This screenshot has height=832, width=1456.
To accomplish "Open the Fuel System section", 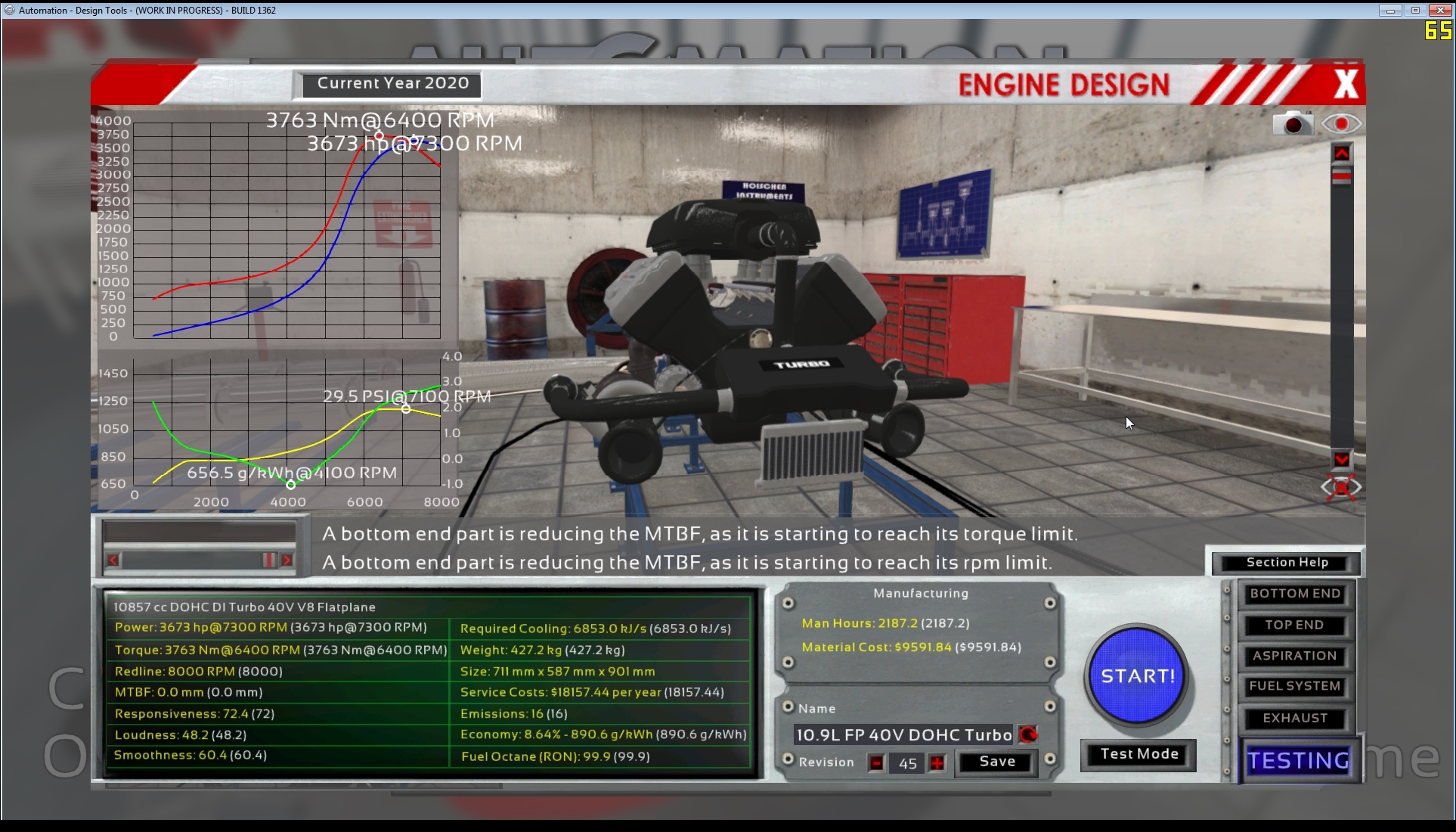I will click(1295, 686).
